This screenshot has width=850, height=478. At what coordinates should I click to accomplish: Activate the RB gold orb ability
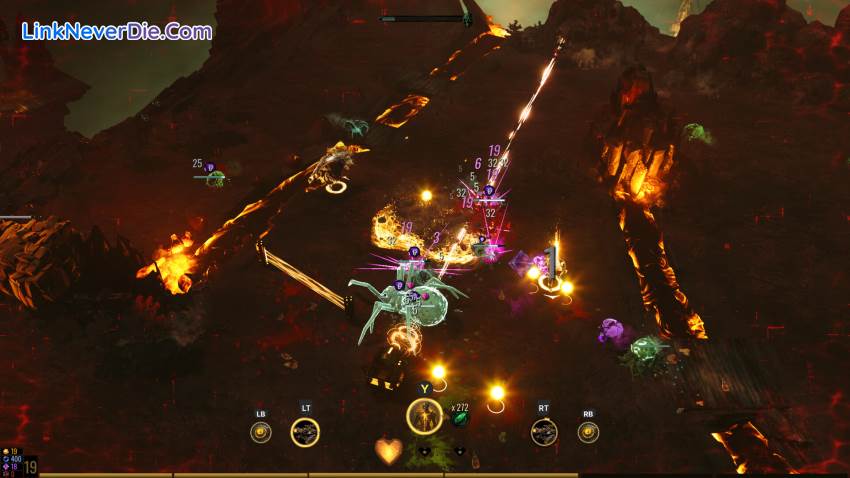[x=588, y=432]
